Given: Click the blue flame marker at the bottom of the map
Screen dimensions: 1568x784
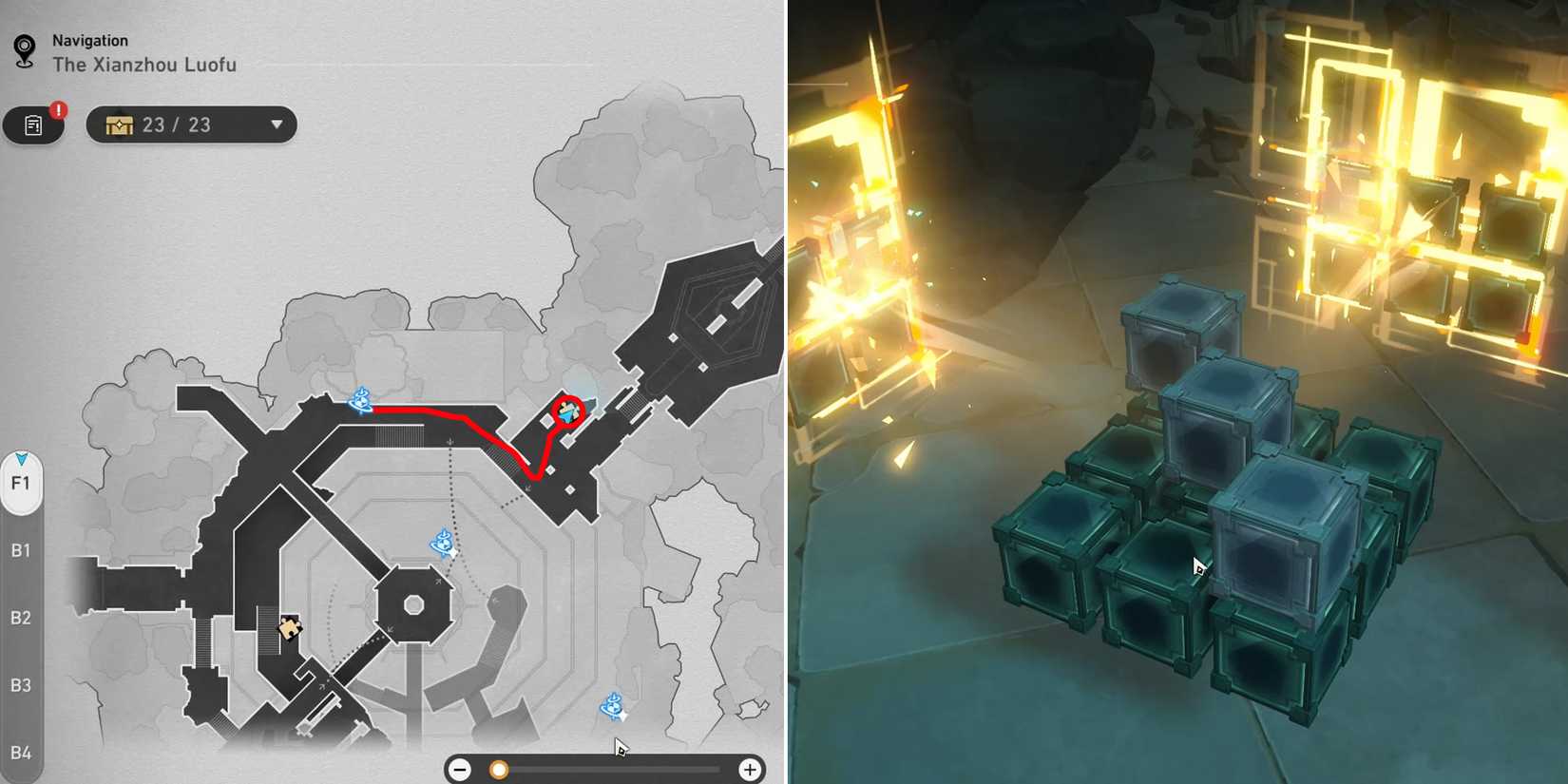Looking at the screenshot, I should coord(611,707).
